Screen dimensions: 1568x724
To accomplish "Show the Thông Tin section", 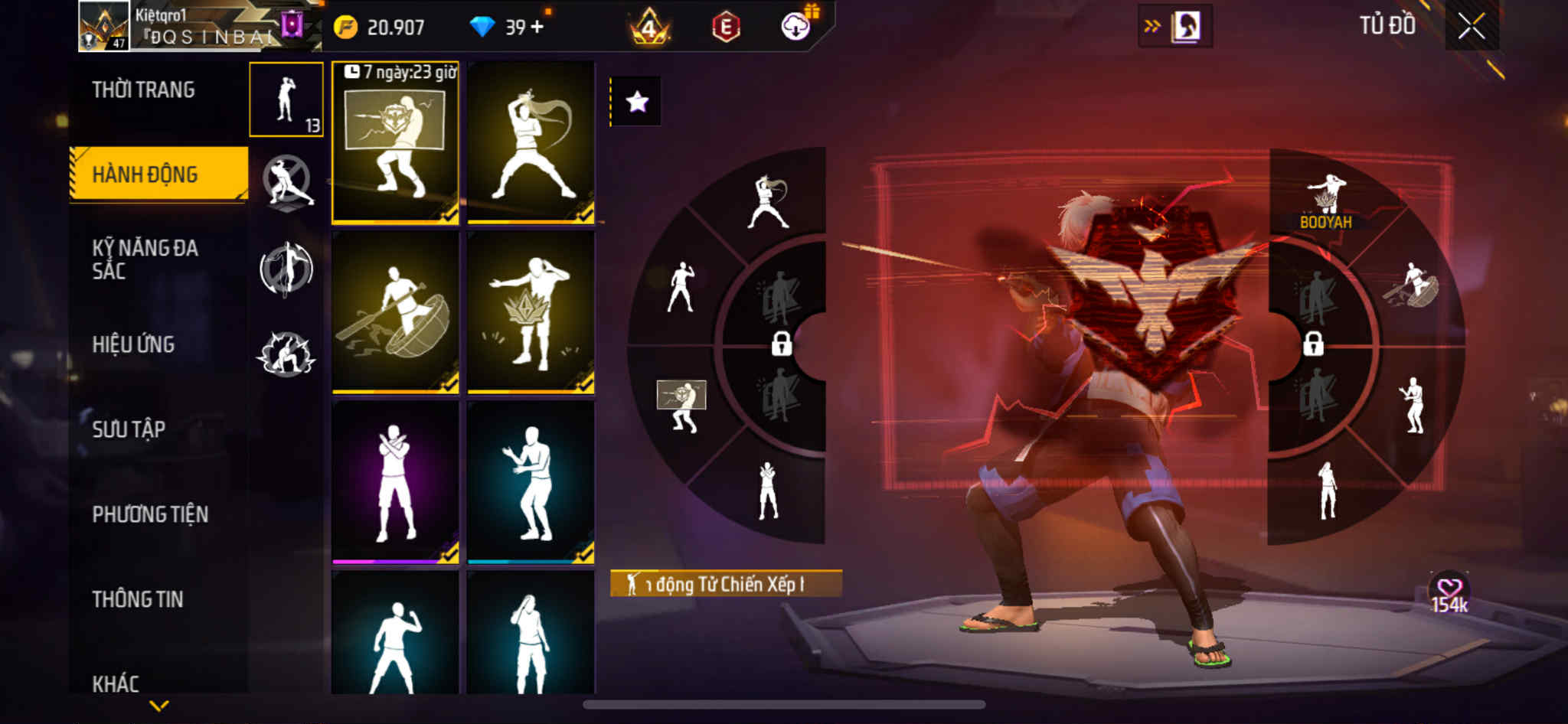I will click(x=138, y=599).
